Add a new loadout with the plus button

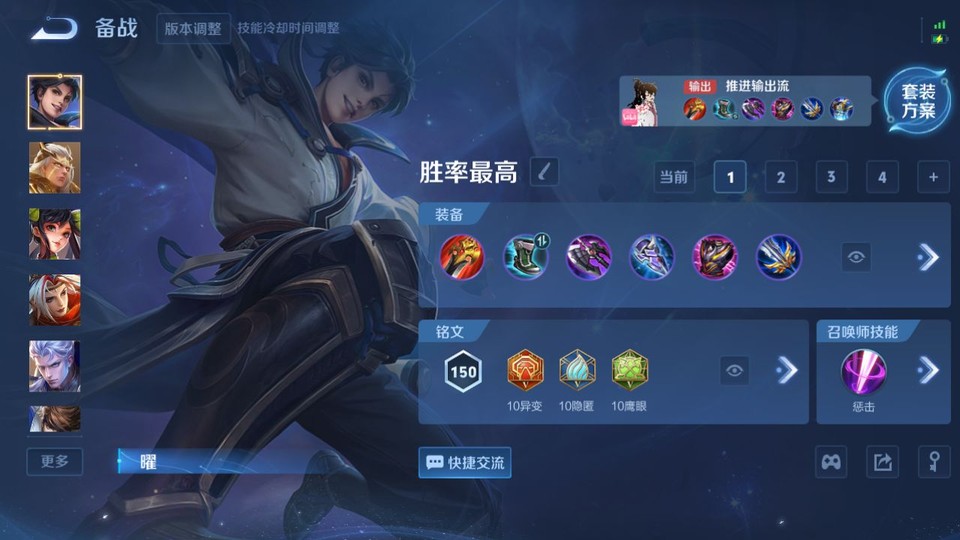tap(933, 178)
